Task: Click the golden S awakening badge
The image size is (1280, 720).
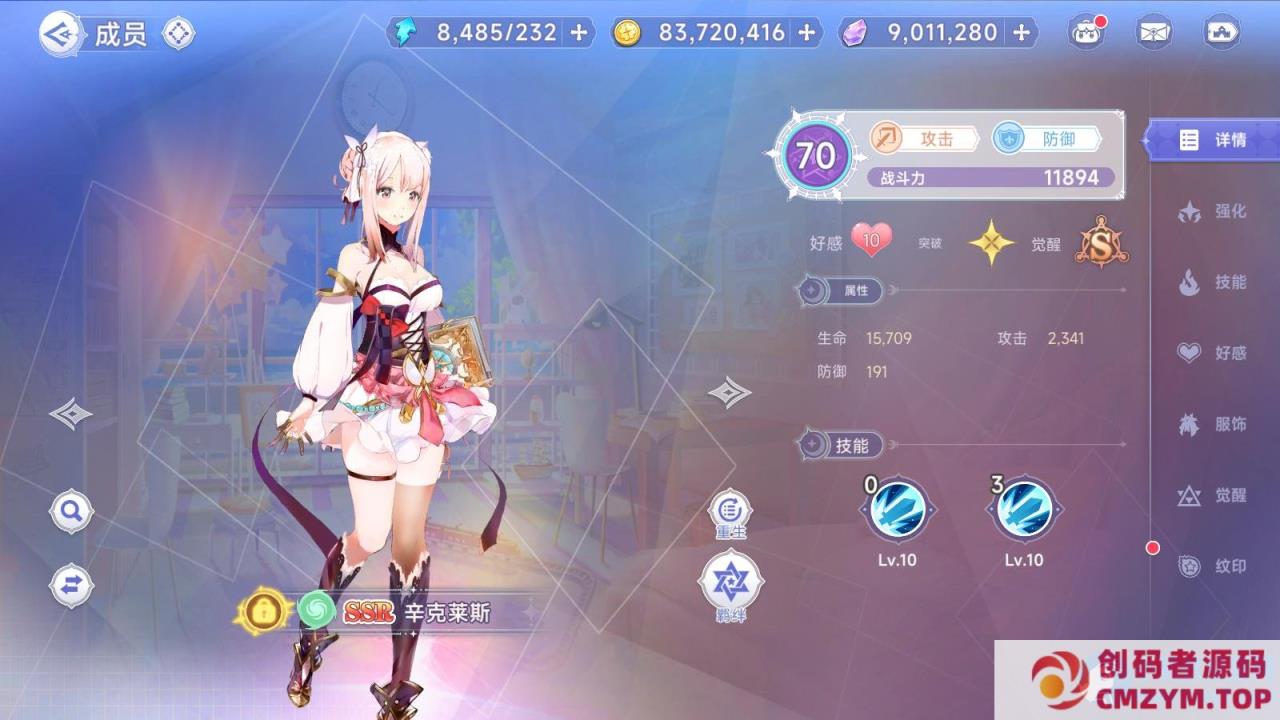Action: (1098, 240)
